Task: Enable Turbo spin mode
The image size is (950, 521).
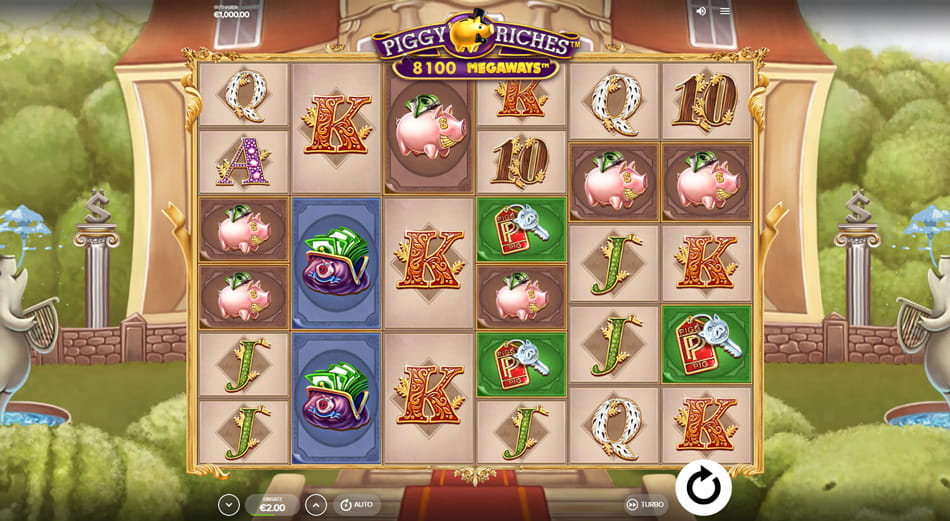Action: (645, 505)
